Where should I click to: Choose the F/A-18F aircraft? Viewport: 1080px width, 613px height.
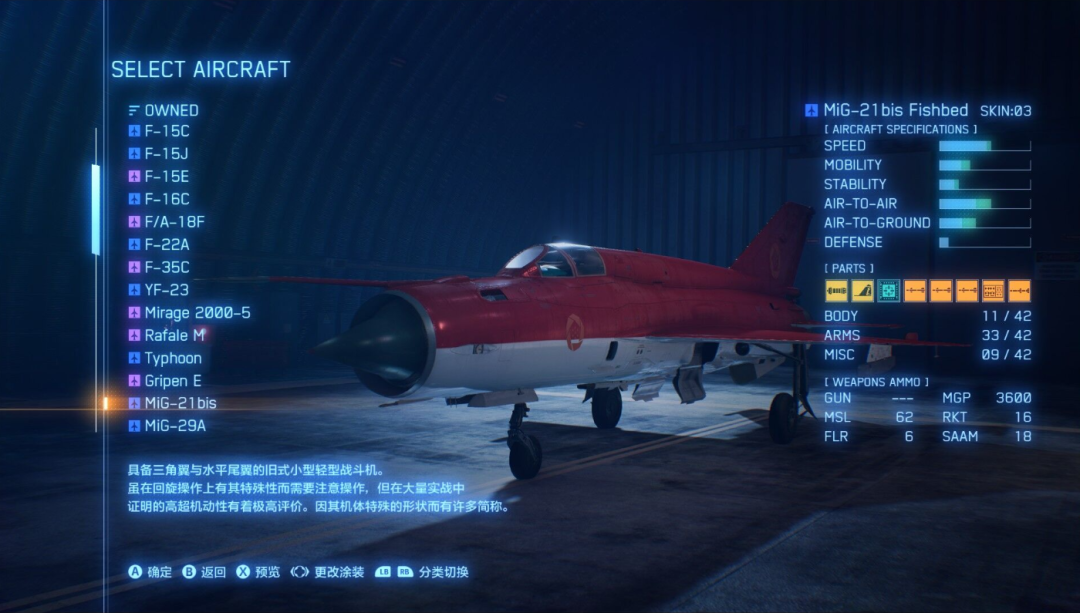pos(174,222)
